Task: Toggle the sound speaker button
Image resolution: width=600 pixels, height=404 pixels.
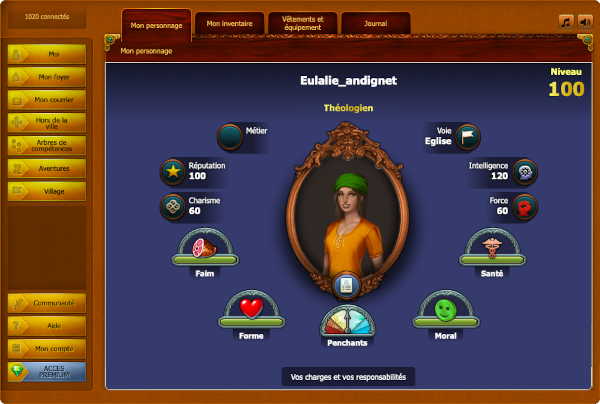Action: pos(585,21)
